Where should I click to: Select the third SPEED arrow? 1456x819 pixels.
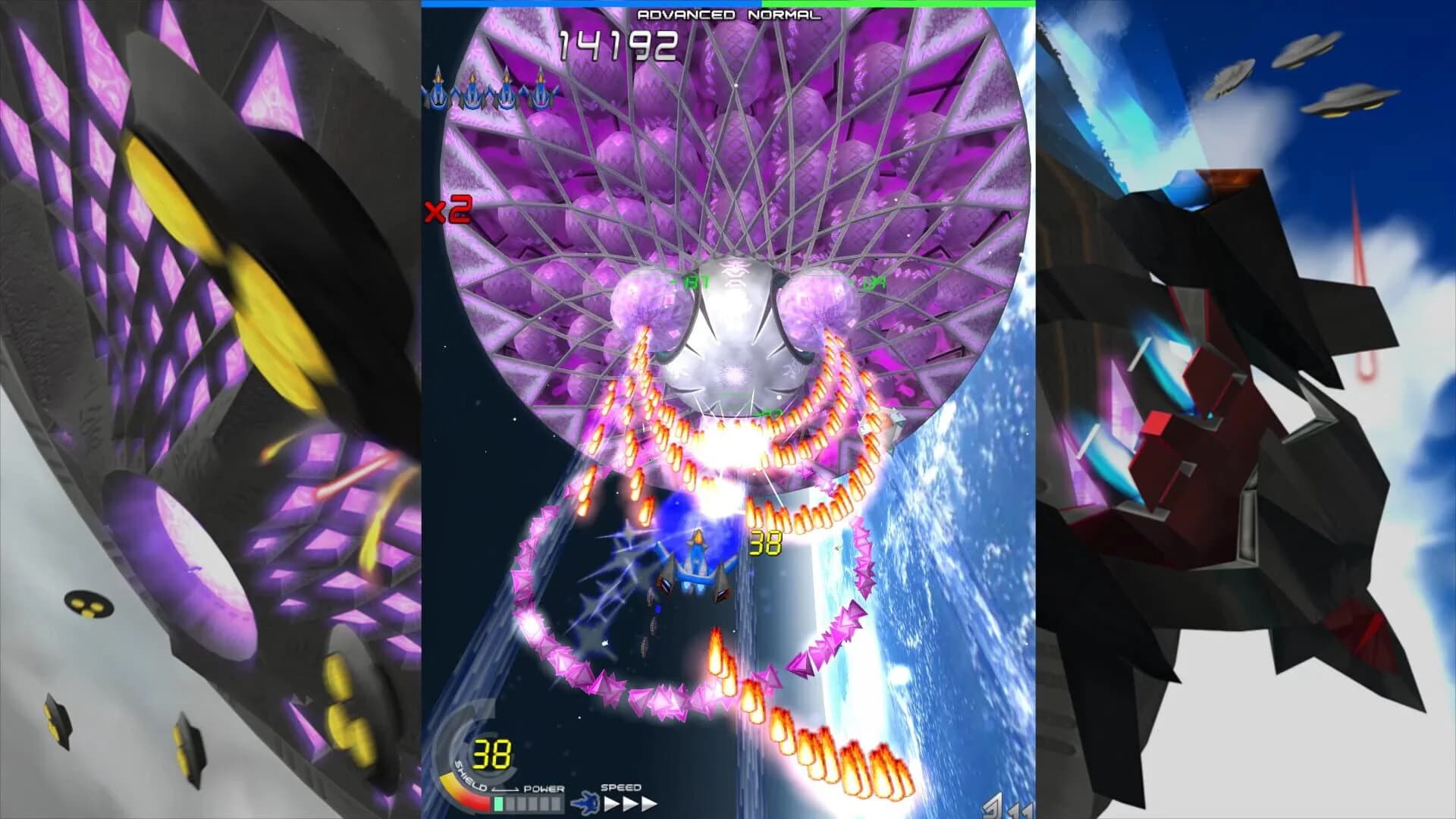(648, 803)
